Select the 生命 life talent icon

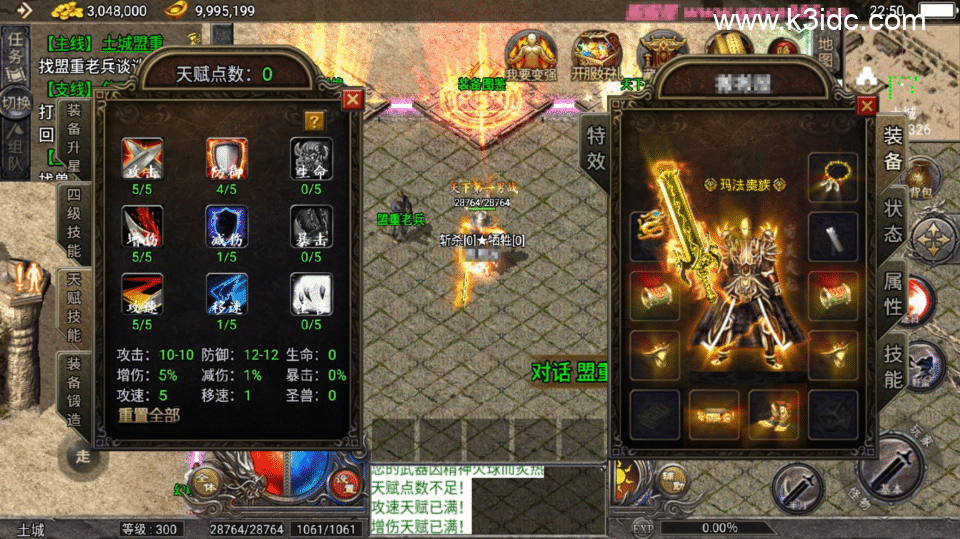coord(310,158)
